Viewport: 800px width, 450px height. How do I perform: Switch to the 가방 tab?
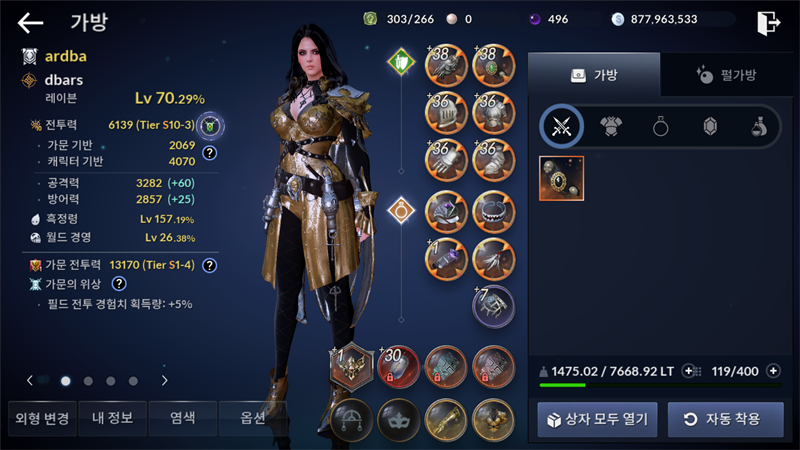coord(594,75)
